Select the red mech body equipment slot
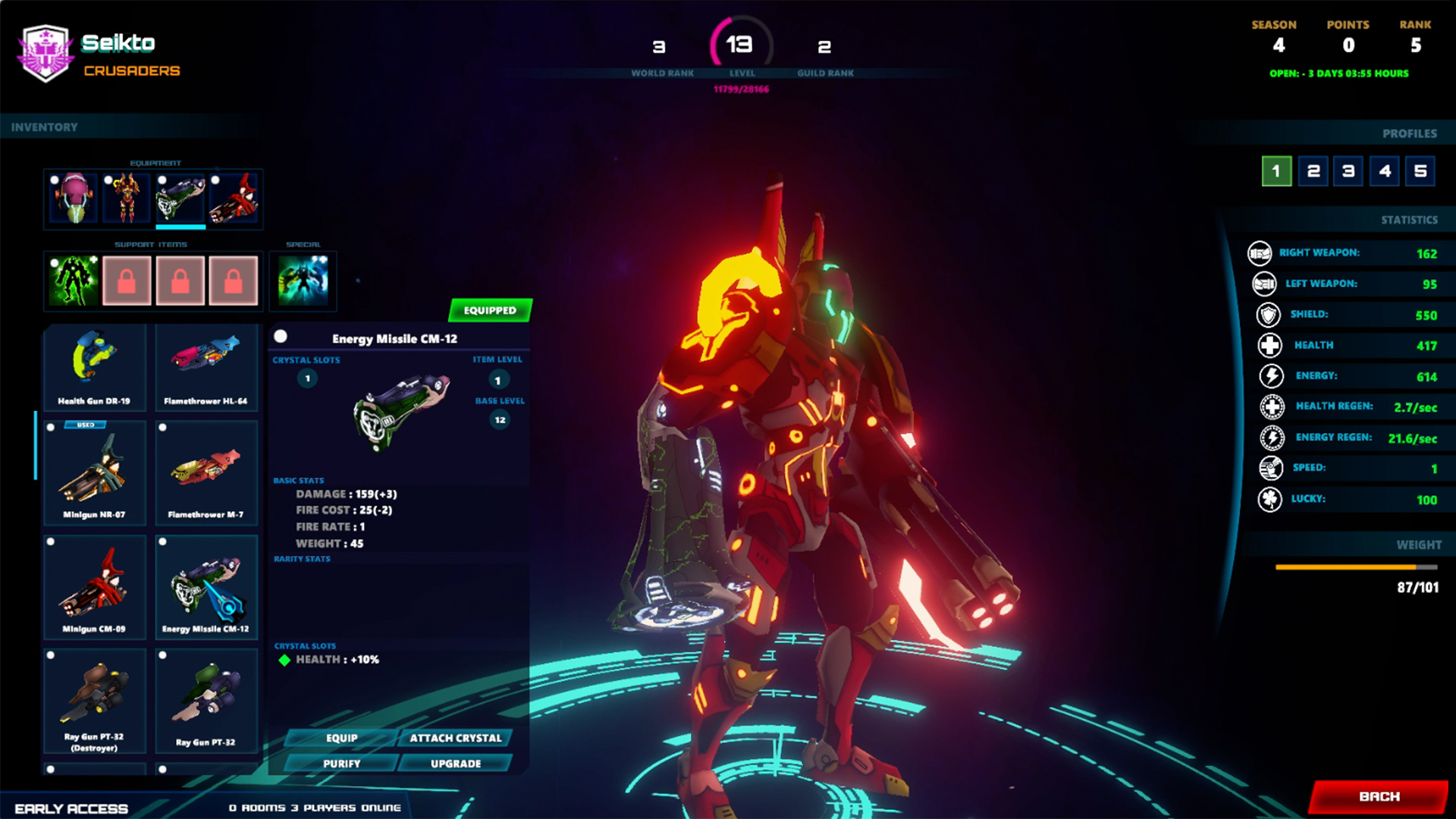 [x=126, y=199]
